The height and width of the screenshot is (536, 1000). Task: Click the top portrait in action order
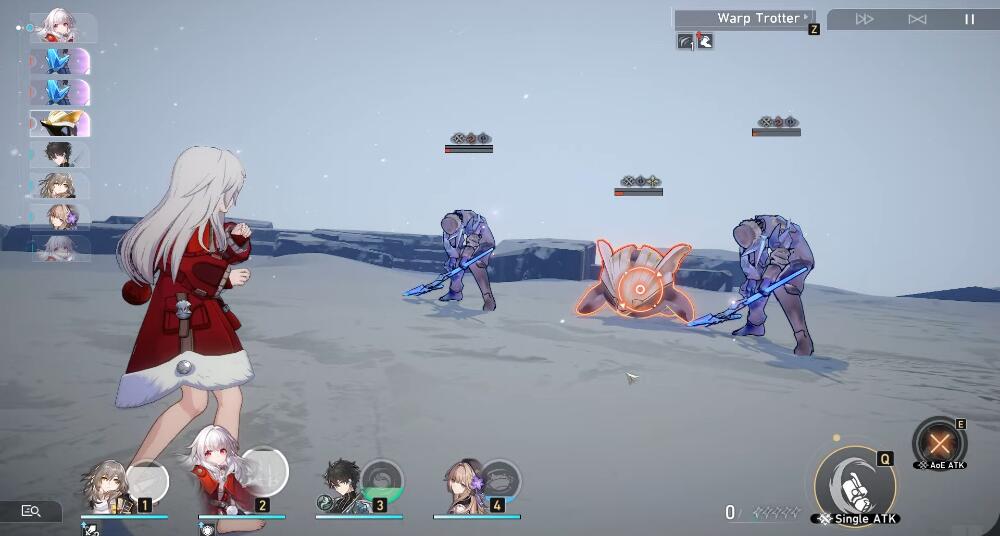tap(59, 27)
